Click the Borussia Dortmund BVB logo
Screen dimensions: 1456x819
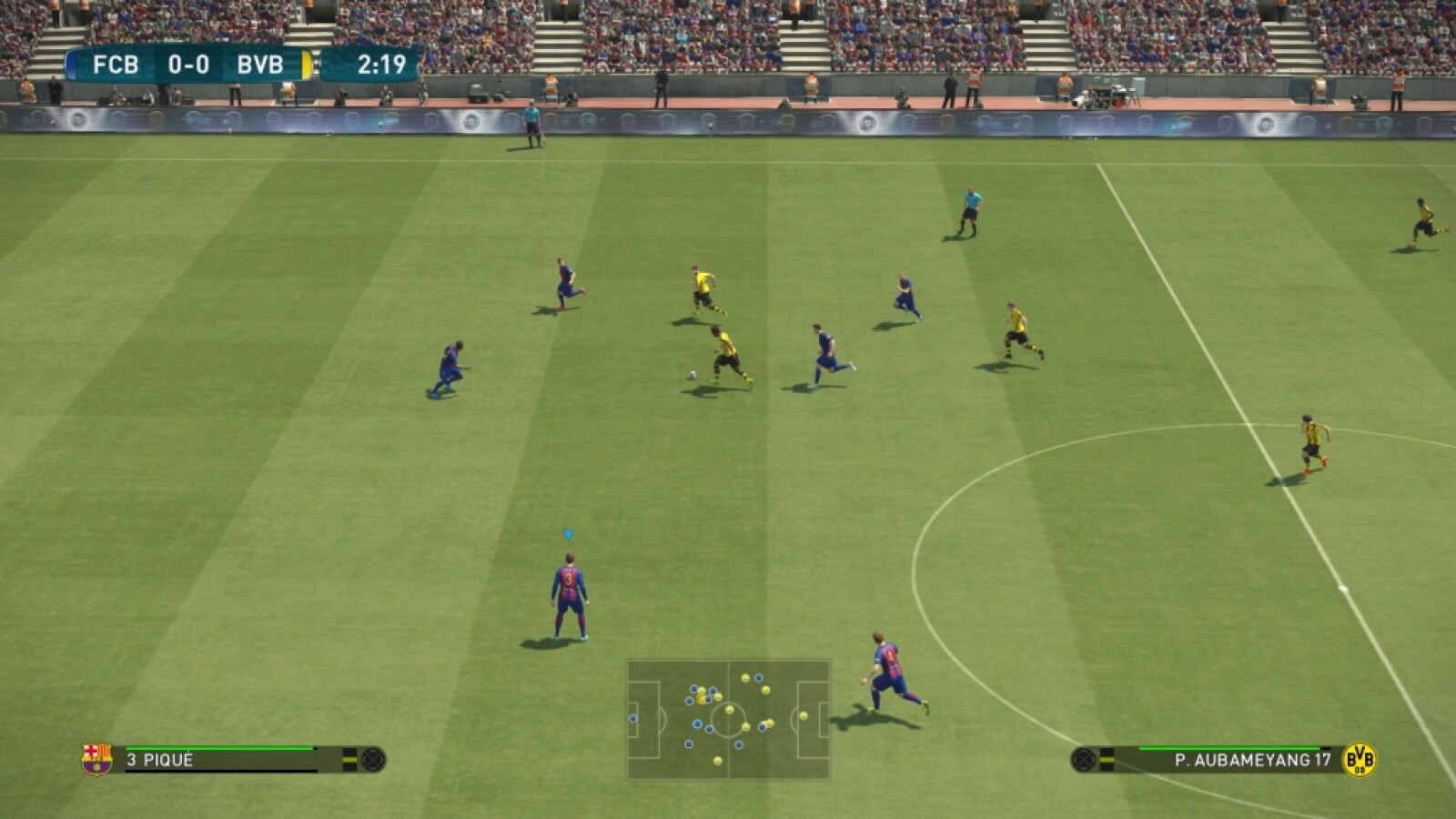(x=1359, y=759)
